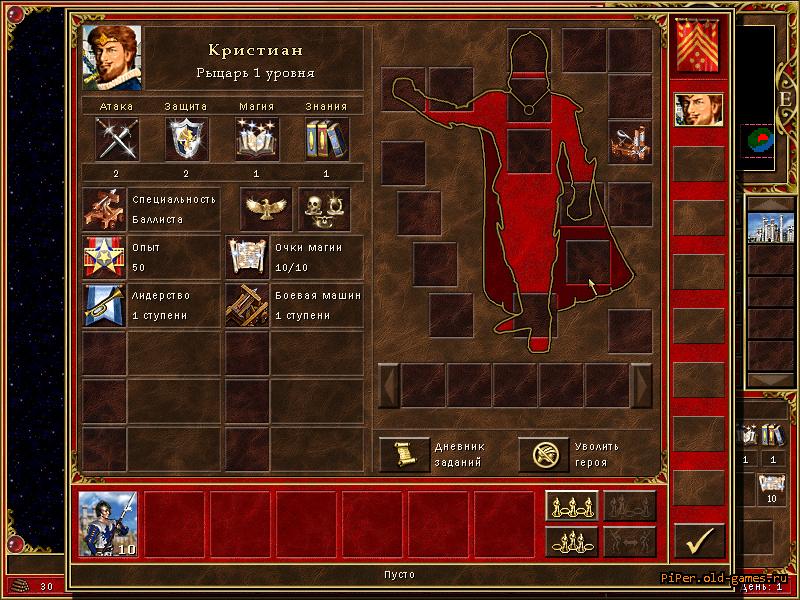Viewport: 800px width, 600px height.
Task: Show the Magic power (Магия) skill icon
Action: (x=257, y=139)
